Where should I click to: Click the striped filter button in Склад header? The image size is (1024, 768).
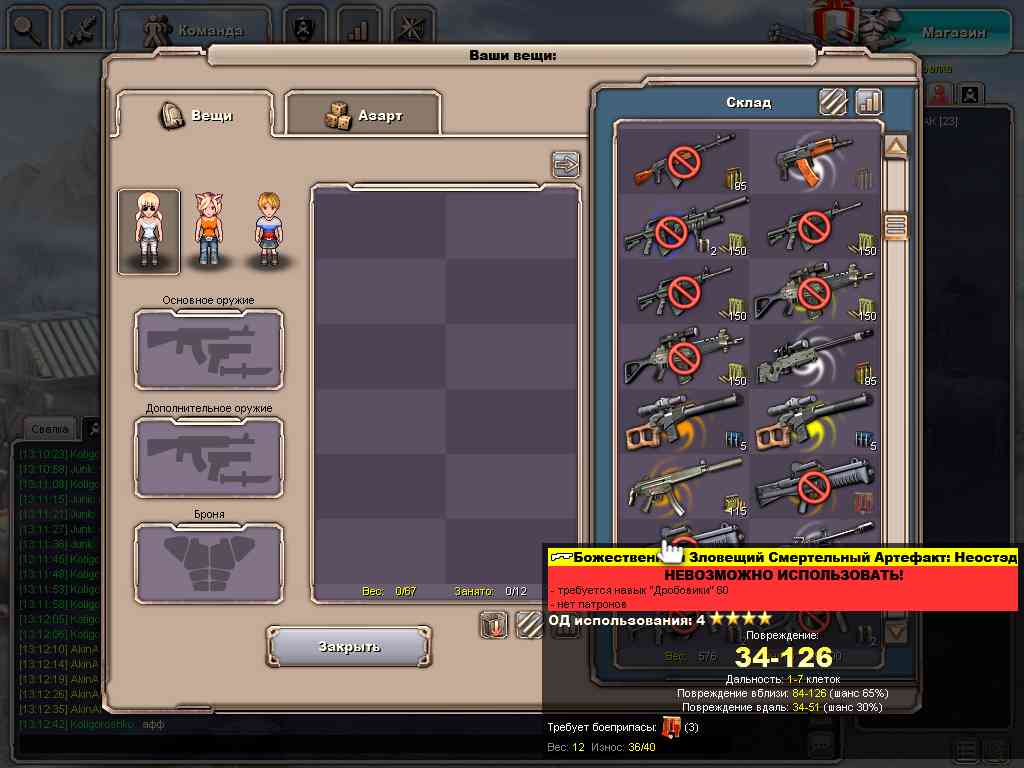833,102
